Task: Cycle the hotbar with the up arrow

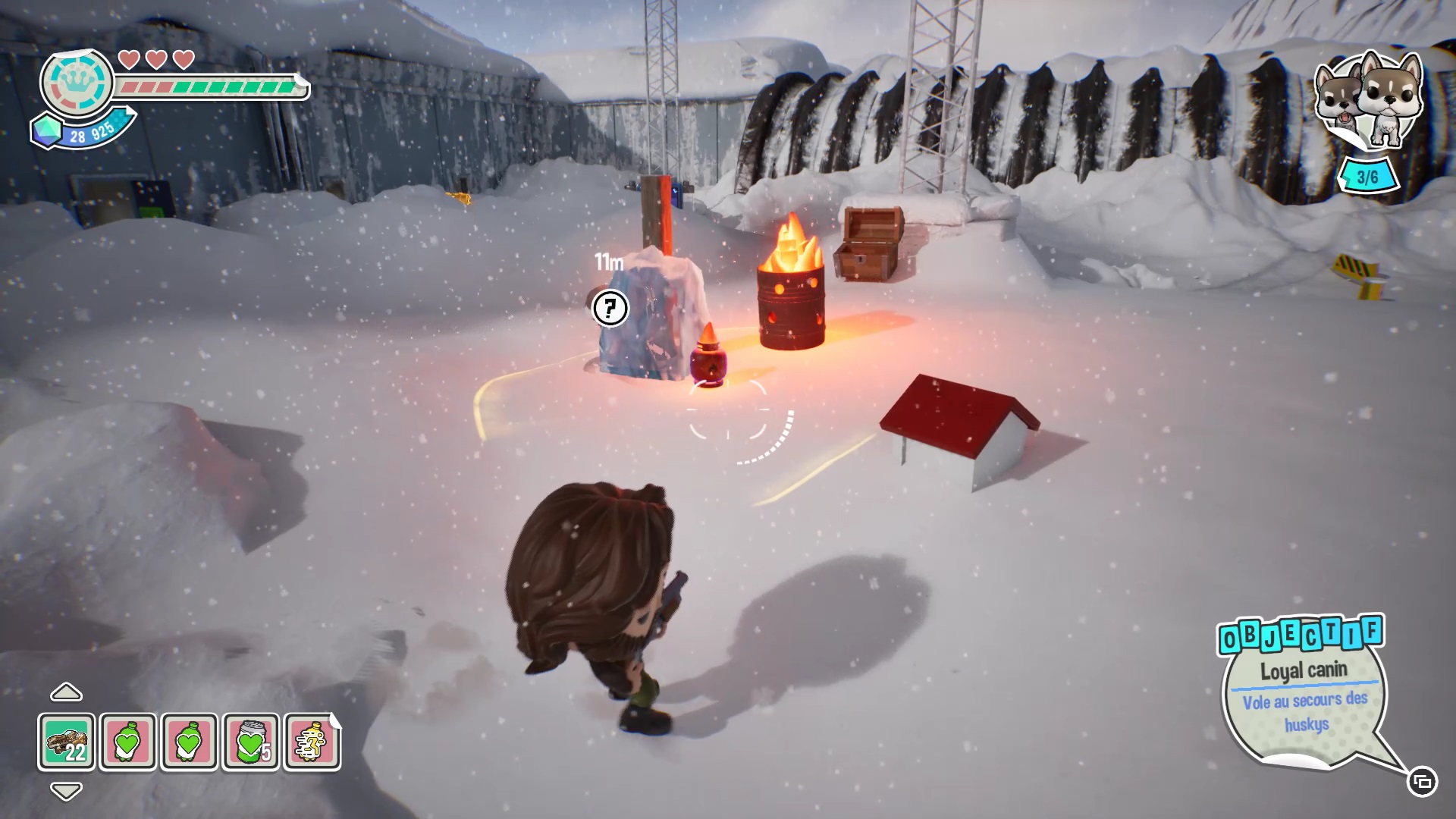Action: [66, 692]
